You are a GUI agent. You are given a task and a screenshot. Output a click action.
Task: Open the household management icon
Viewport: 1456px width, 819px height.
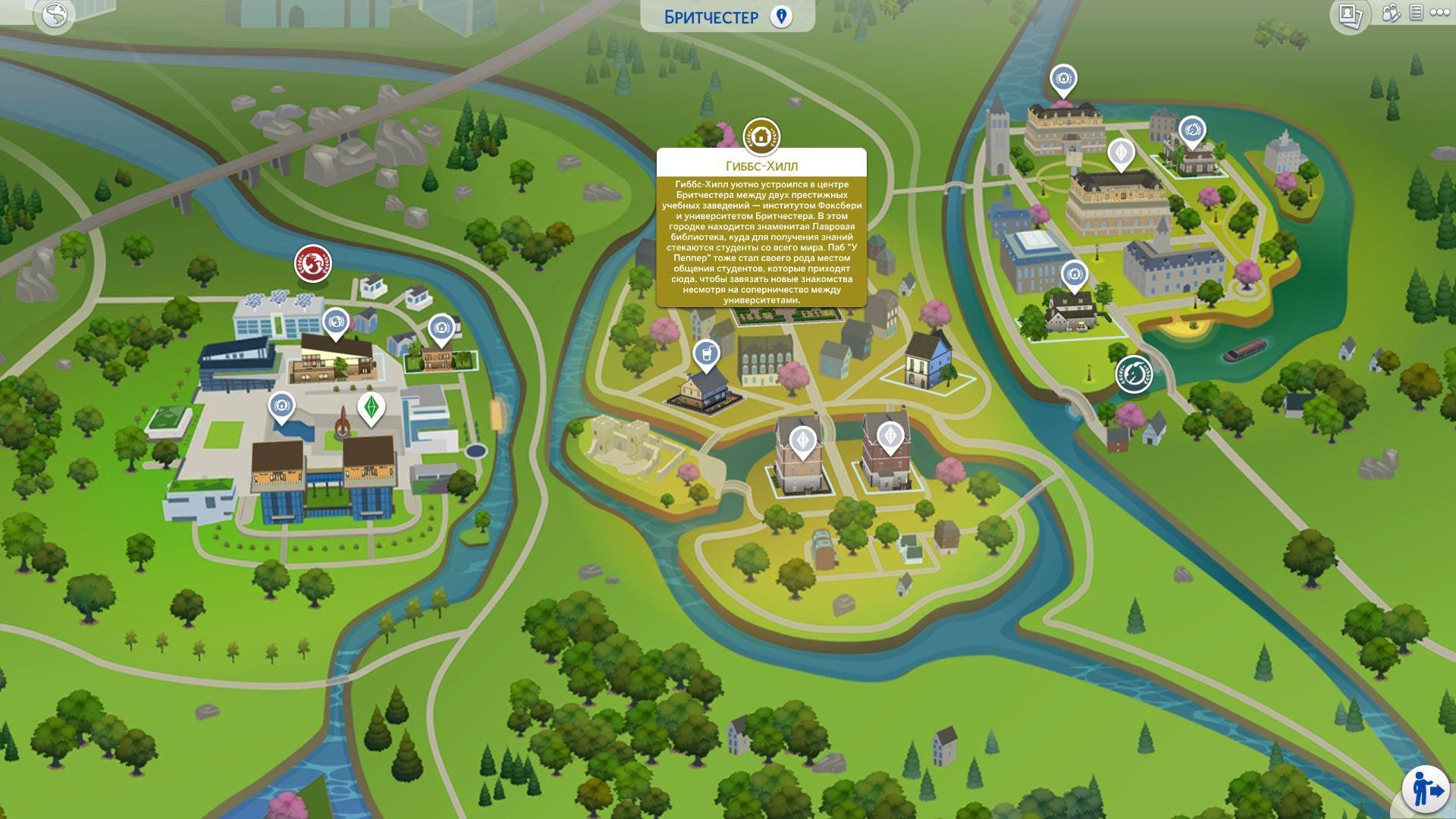(x=1390, y=13)
